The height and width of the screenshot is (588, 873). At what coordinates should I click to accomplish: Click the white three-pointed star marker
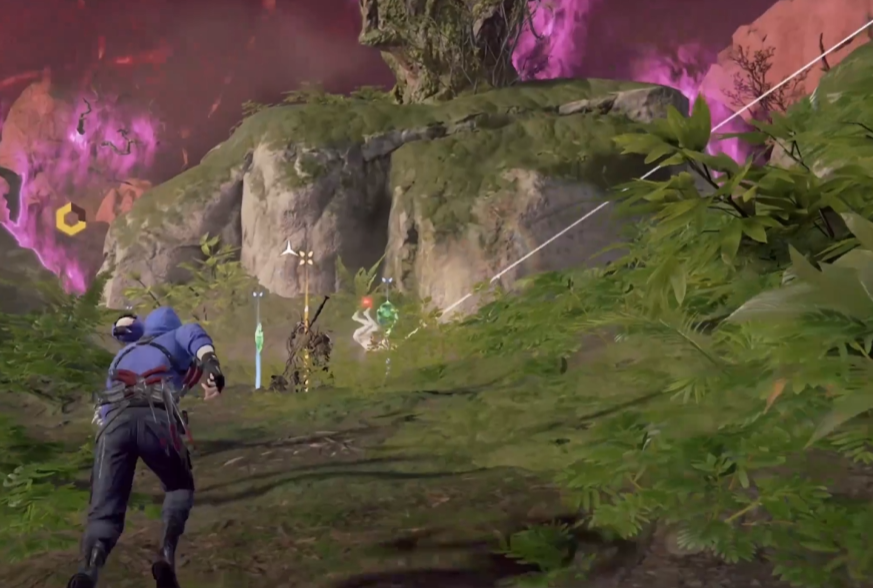[289, 249]
